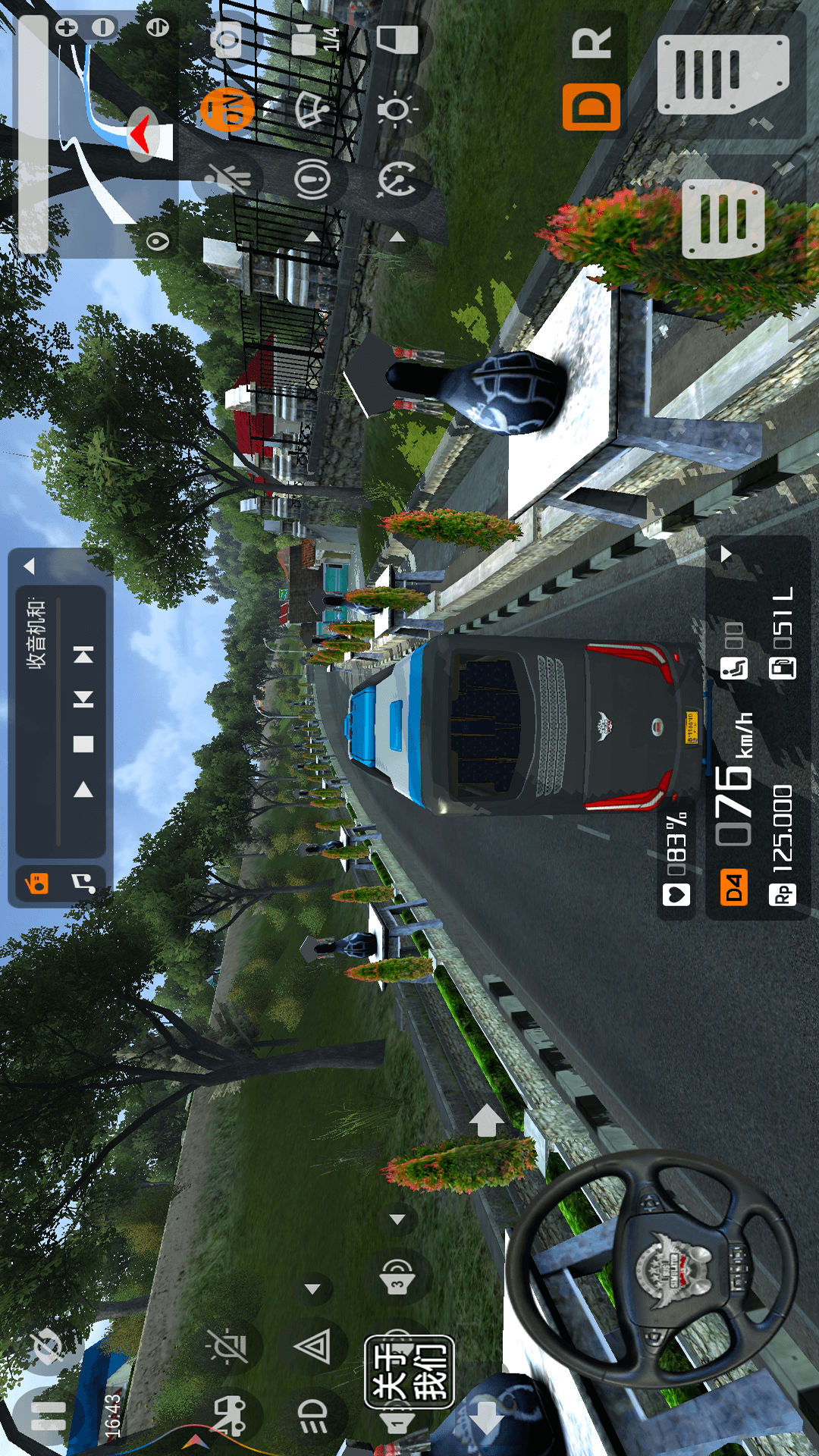
Task: Play the radio with the play button
Action: 83,790
